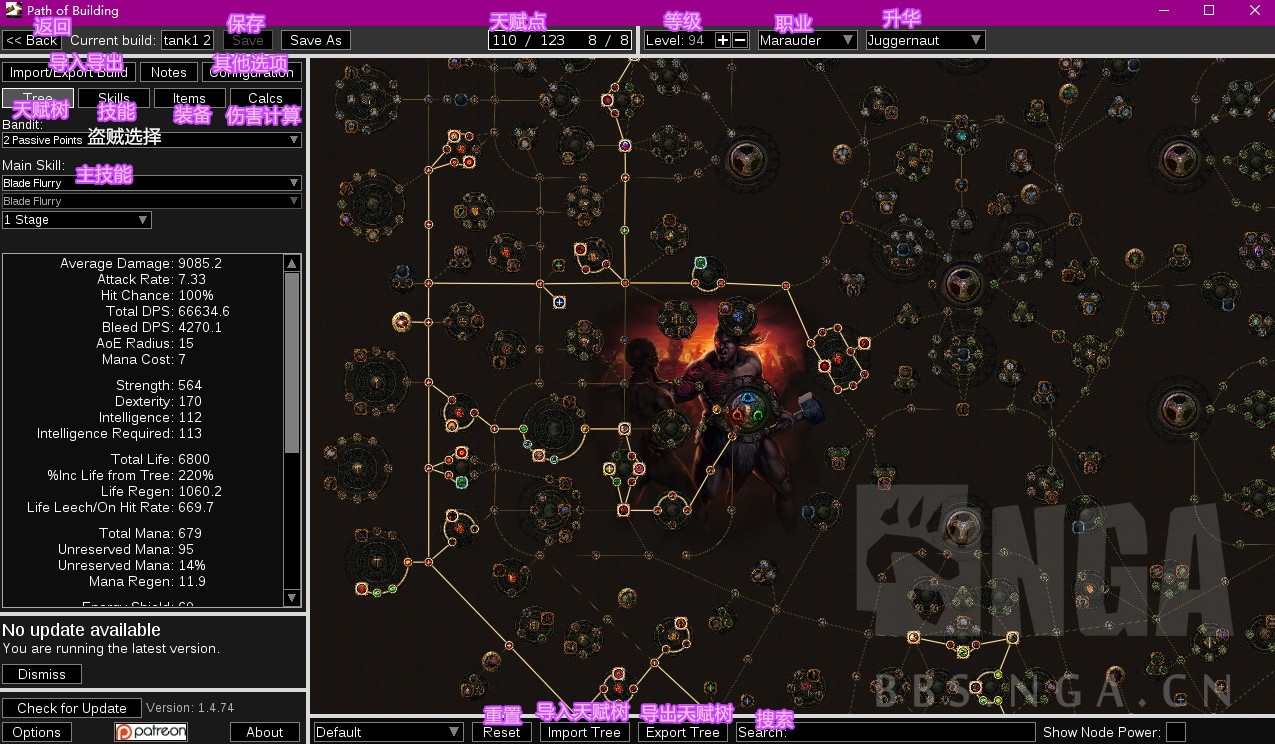Open the Options menu
This screenshot has height=744, width=1275.
[x=37, y=732]
